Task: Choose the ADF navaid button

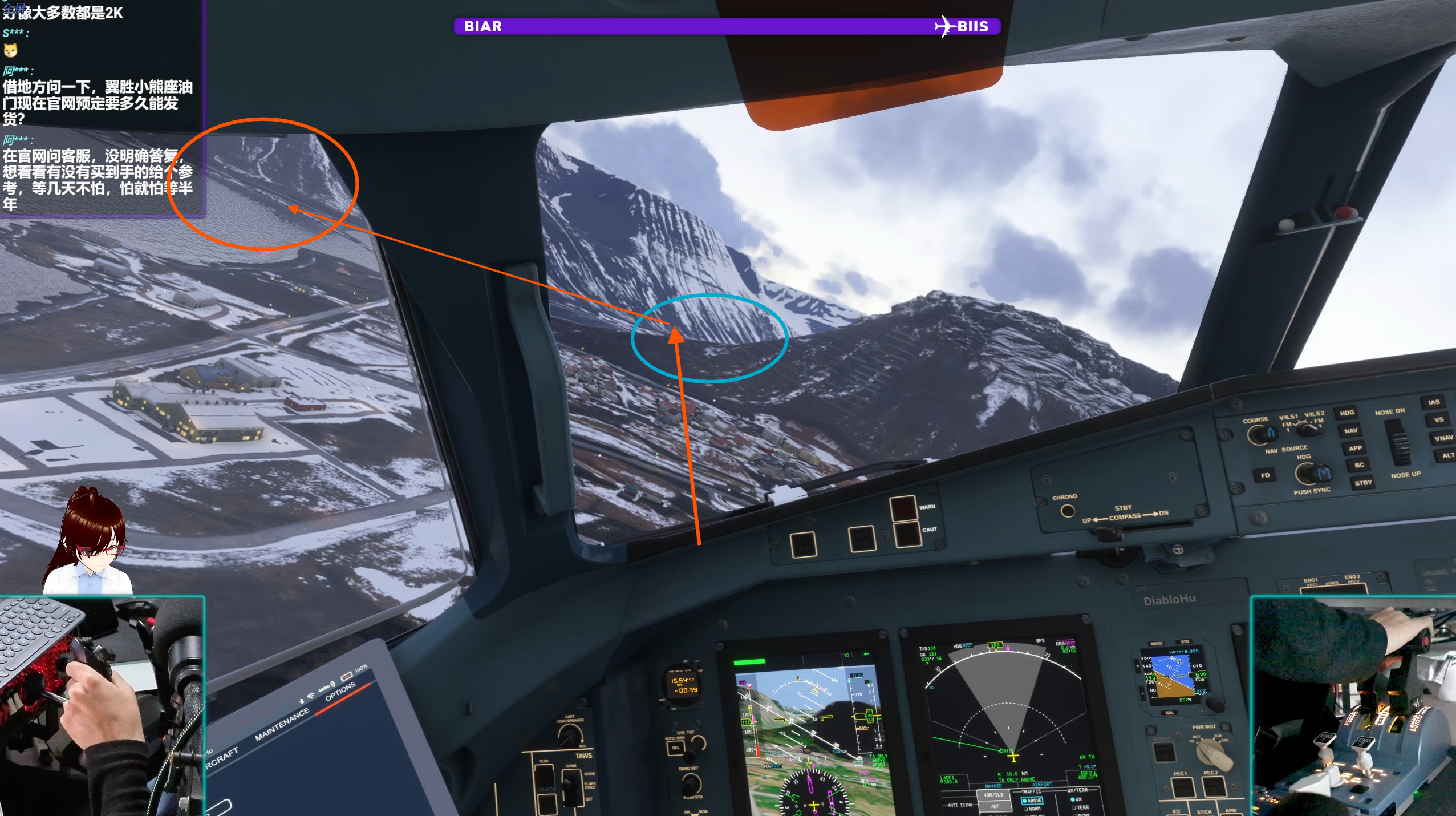Action: 995,806
